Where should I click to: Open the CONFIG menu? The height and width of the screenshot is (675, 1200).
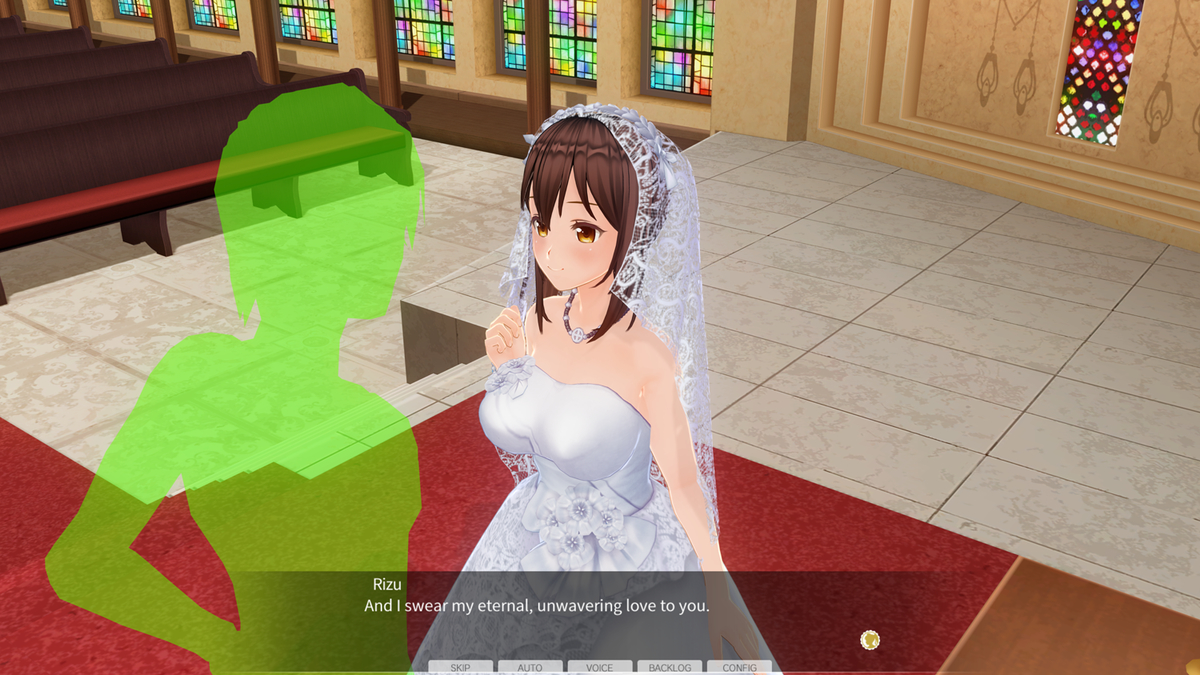(x=740, y=667)
